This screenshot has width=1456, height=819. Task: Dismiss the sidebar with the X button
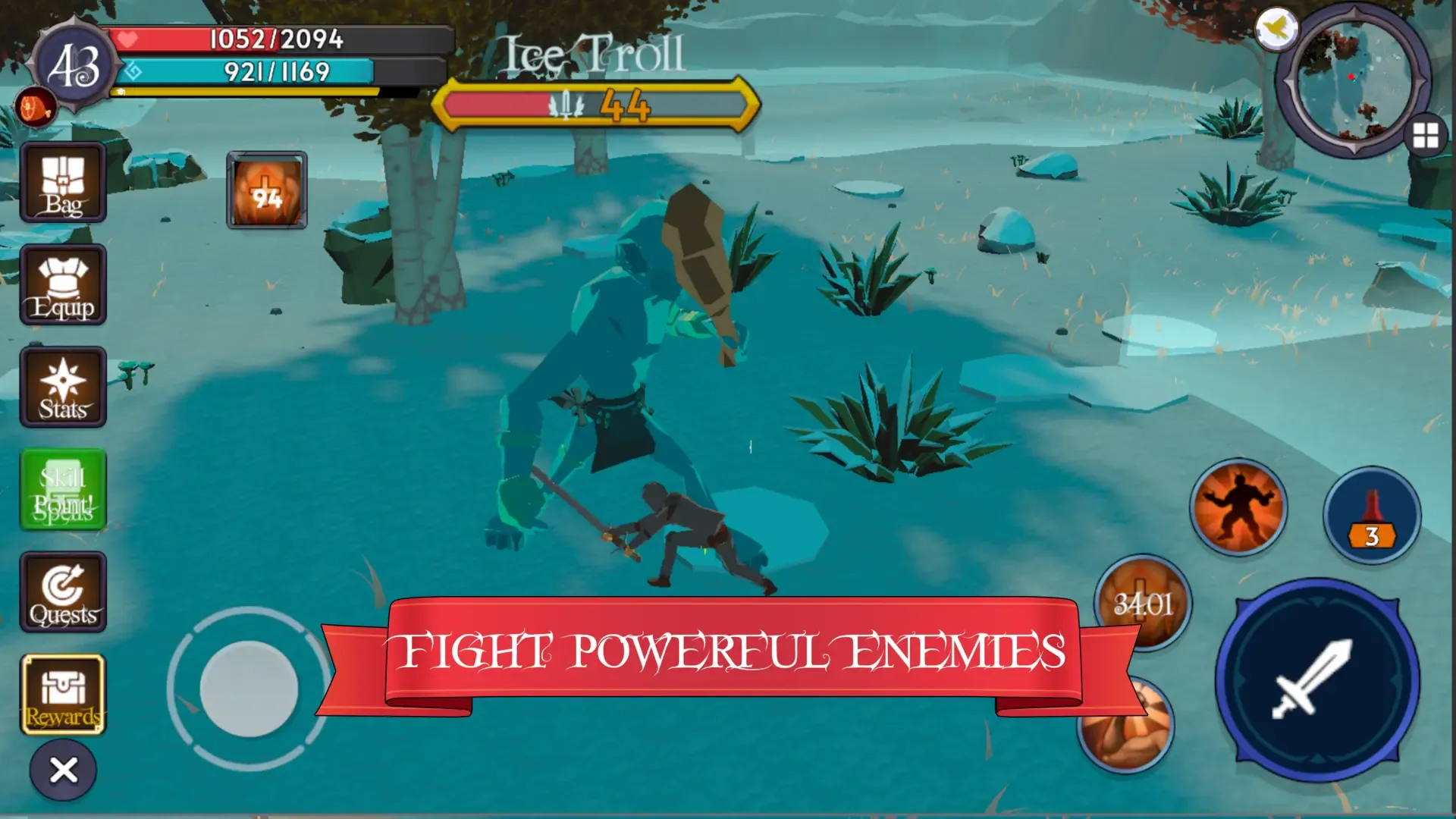click(x=64, y=769)
